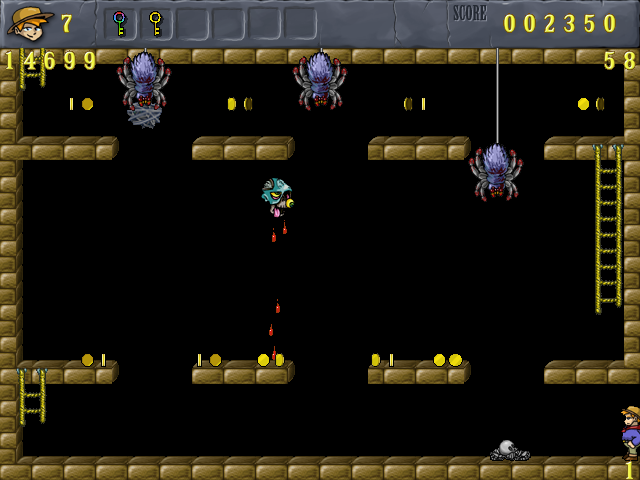Select the yellow key inventory slot
The height and width of the screenshot is (480, 640).
(155, 23)
